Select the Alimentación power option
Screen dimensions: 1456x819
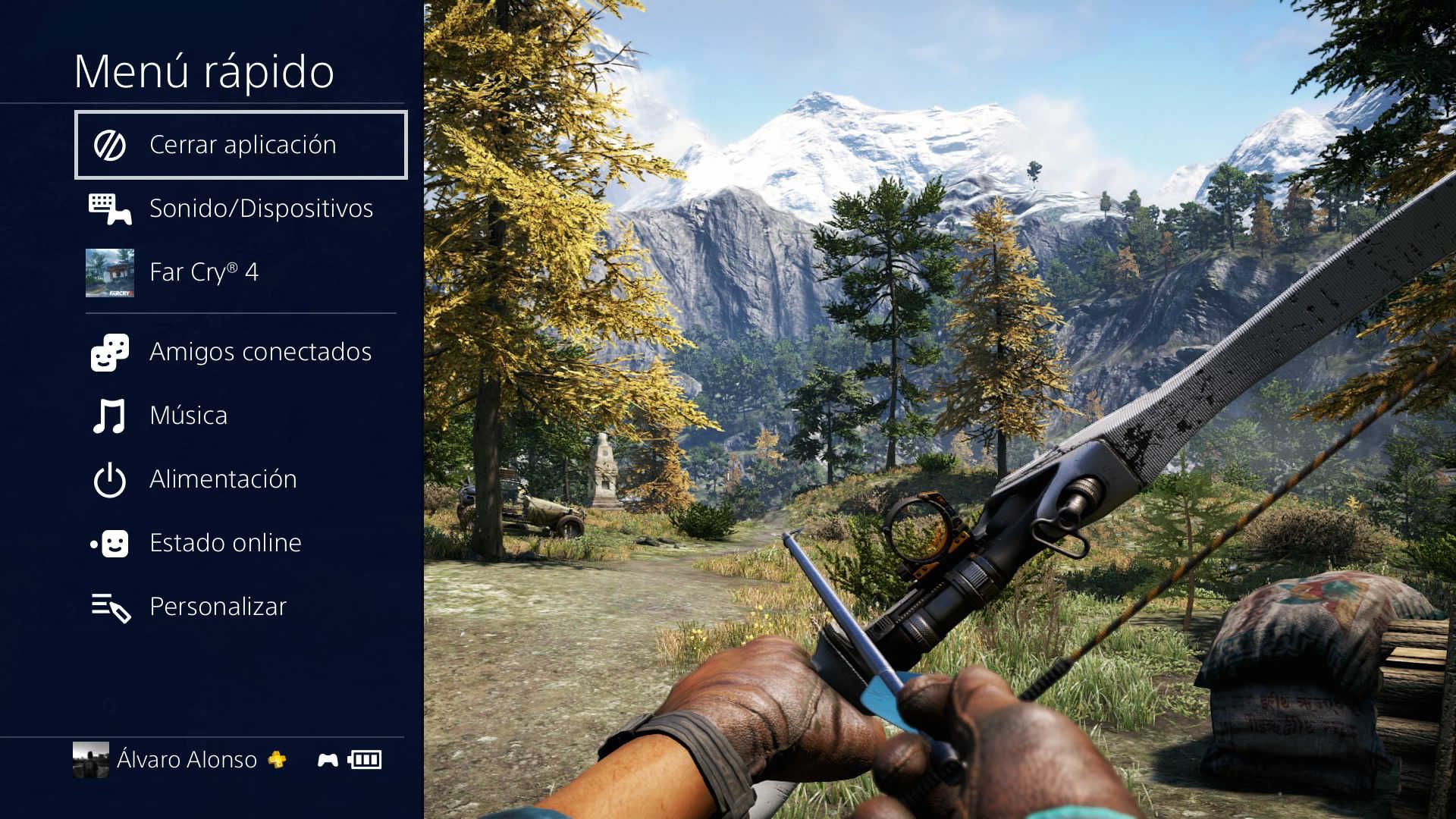(222, 479)
